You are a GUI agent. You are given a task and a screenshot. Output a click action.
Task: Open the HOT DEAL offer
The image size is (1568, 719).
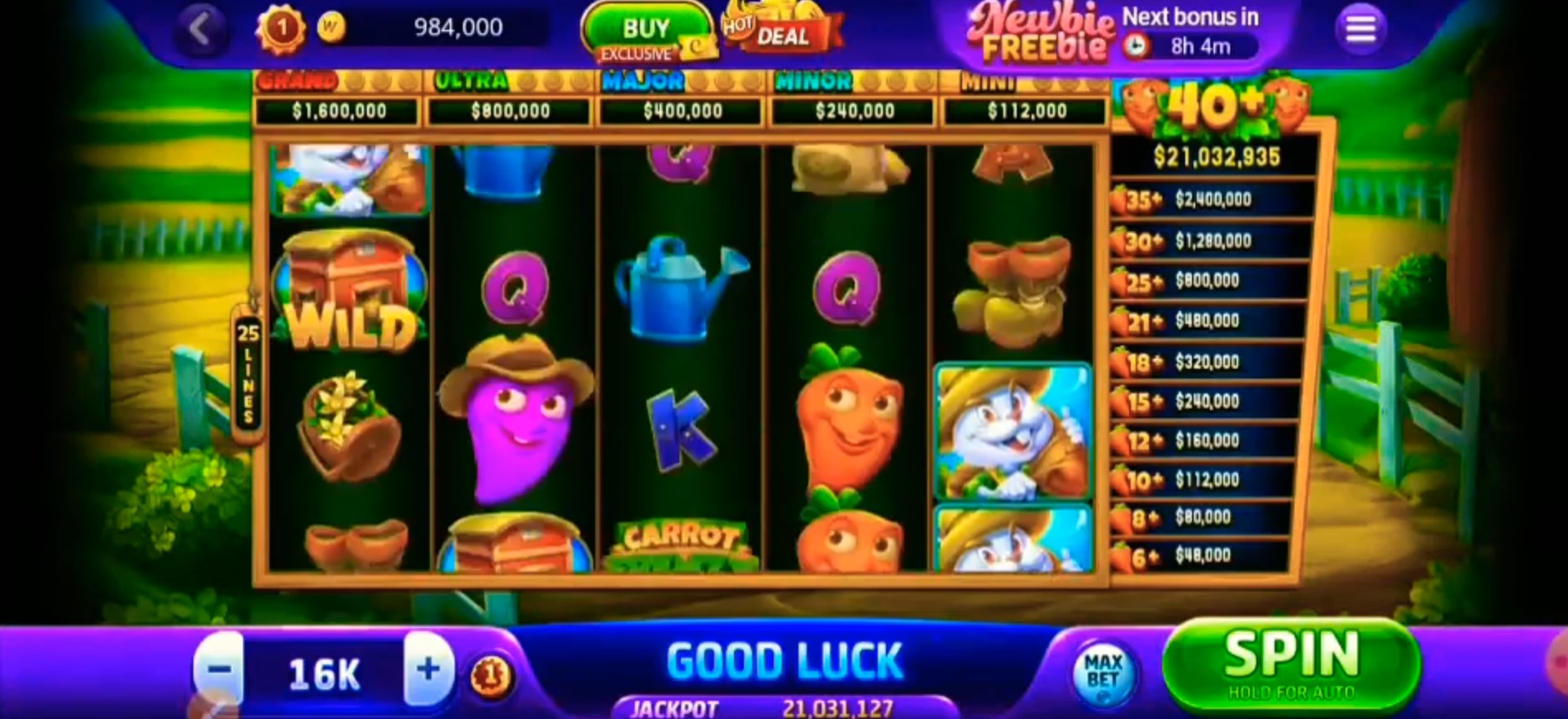point(782,31)
